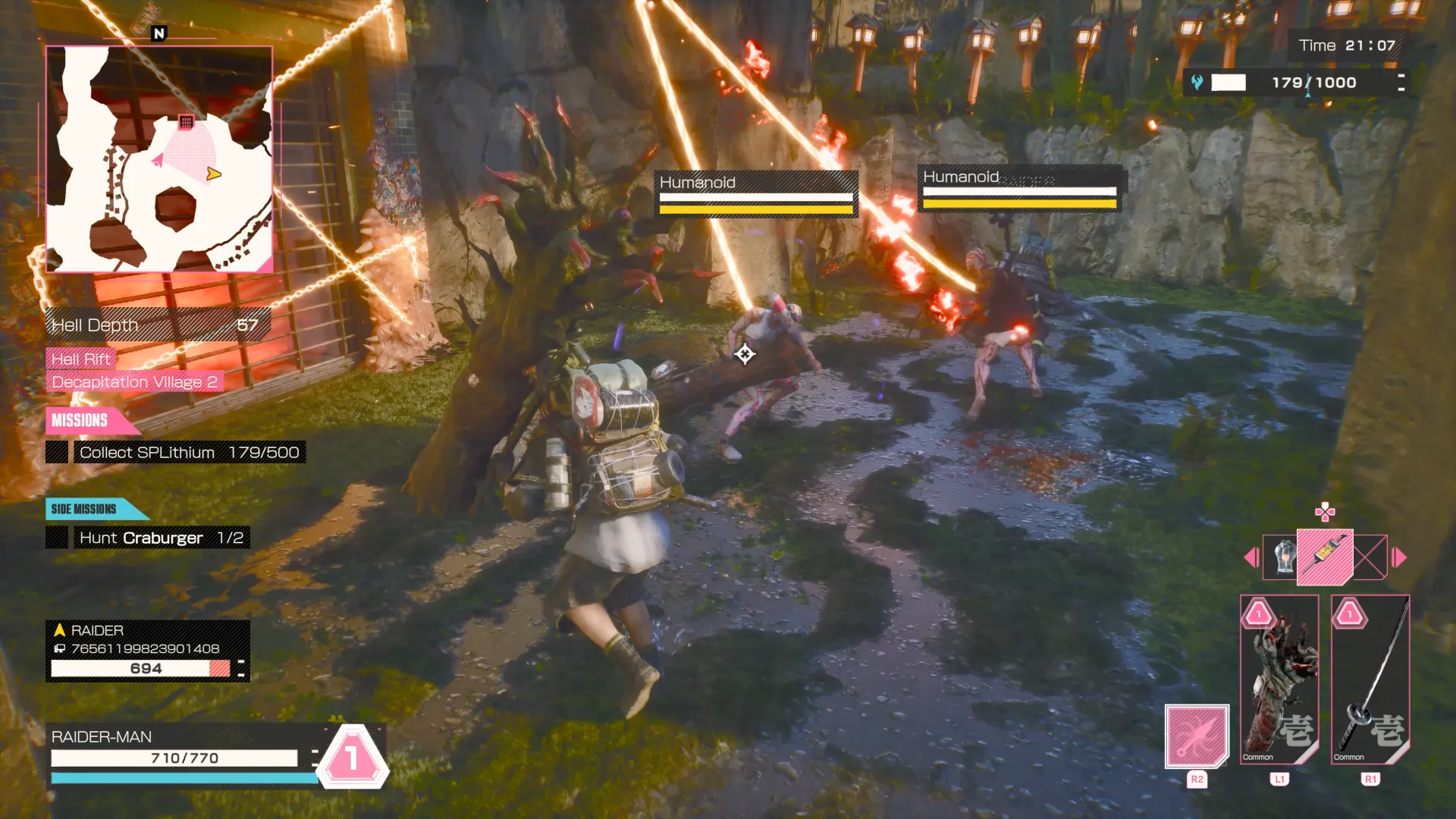
Task: Open the SIDE MISSIONS header panel
Action: point(83,509)
